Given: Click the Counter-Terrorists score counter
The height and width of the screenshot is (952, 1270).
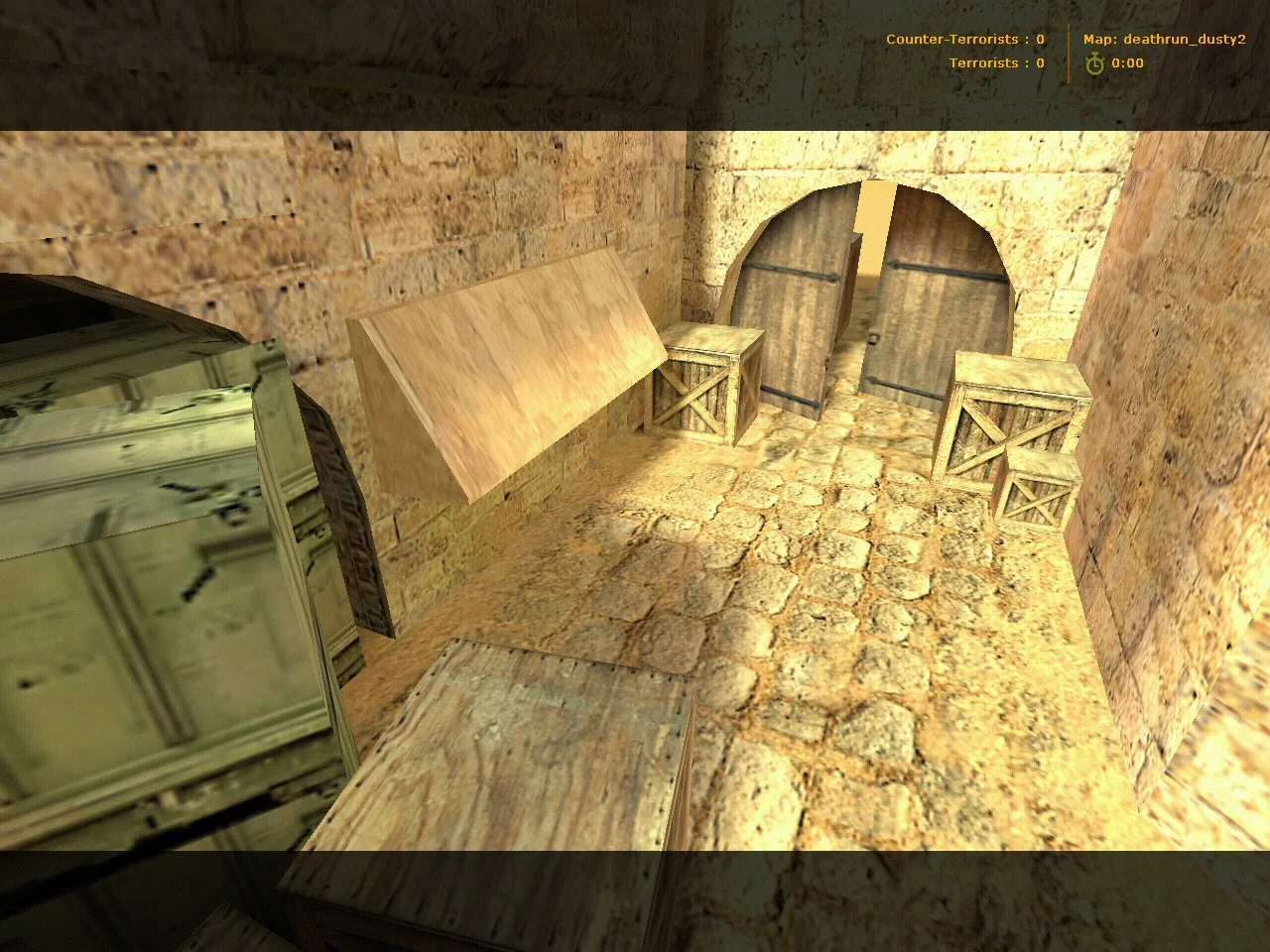Looking at the screenshot, I should (1038, 40).
